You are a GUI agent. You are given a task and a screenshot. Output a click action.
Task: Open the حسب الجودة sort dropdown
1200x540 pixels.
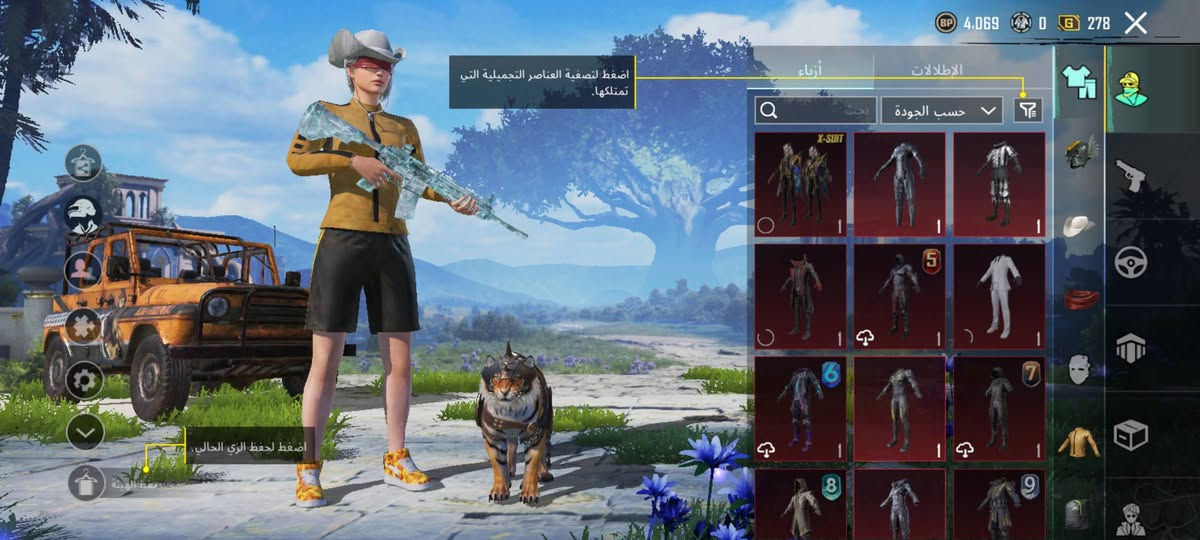point(941,110)
